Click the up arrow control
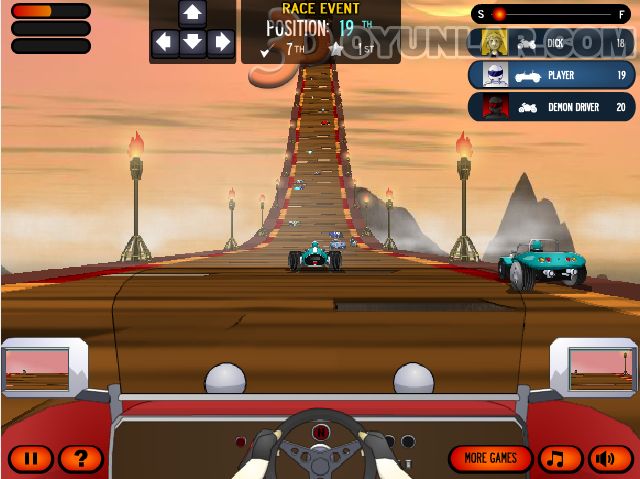 (193, 13)
